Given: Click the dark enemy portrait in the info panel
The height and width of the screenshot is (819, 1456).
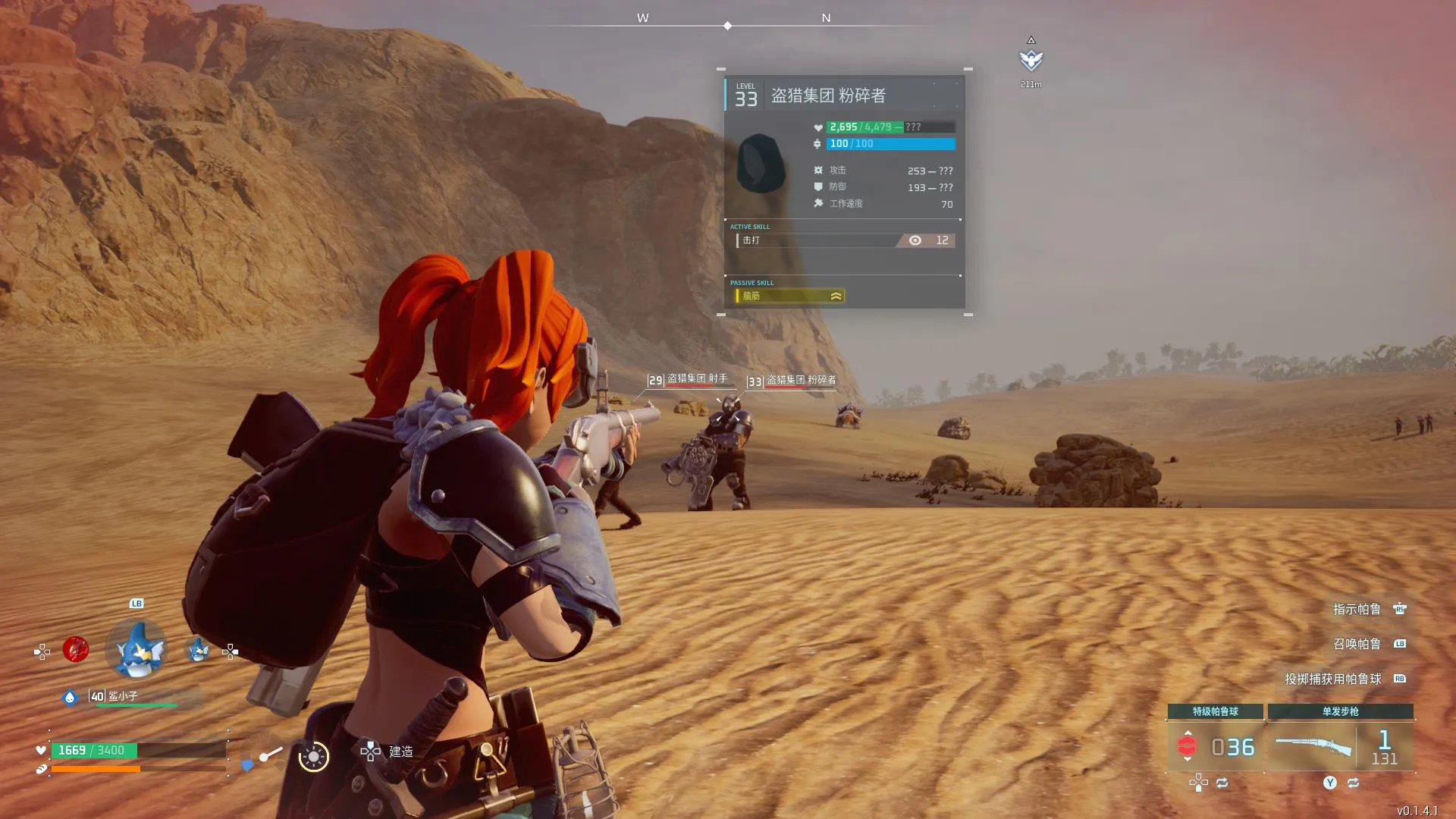Looking at the screenshot, I should point(761,163).
